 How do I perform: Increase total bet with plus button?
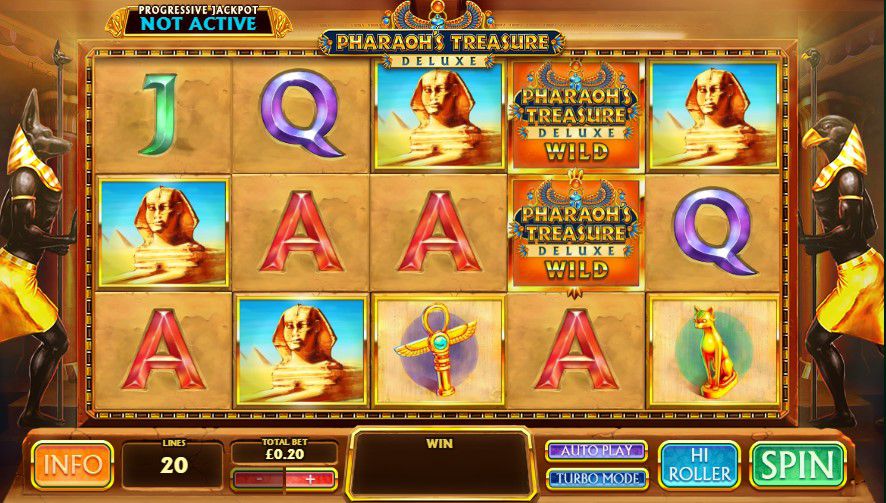pos(308,479)
